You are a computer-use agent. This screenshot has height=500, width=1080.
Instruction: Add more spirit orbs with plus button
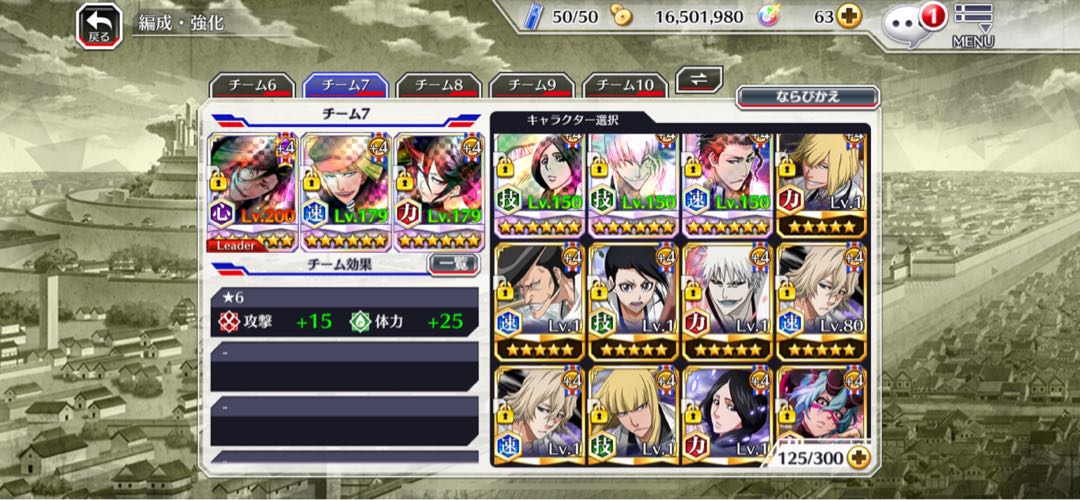849,17
